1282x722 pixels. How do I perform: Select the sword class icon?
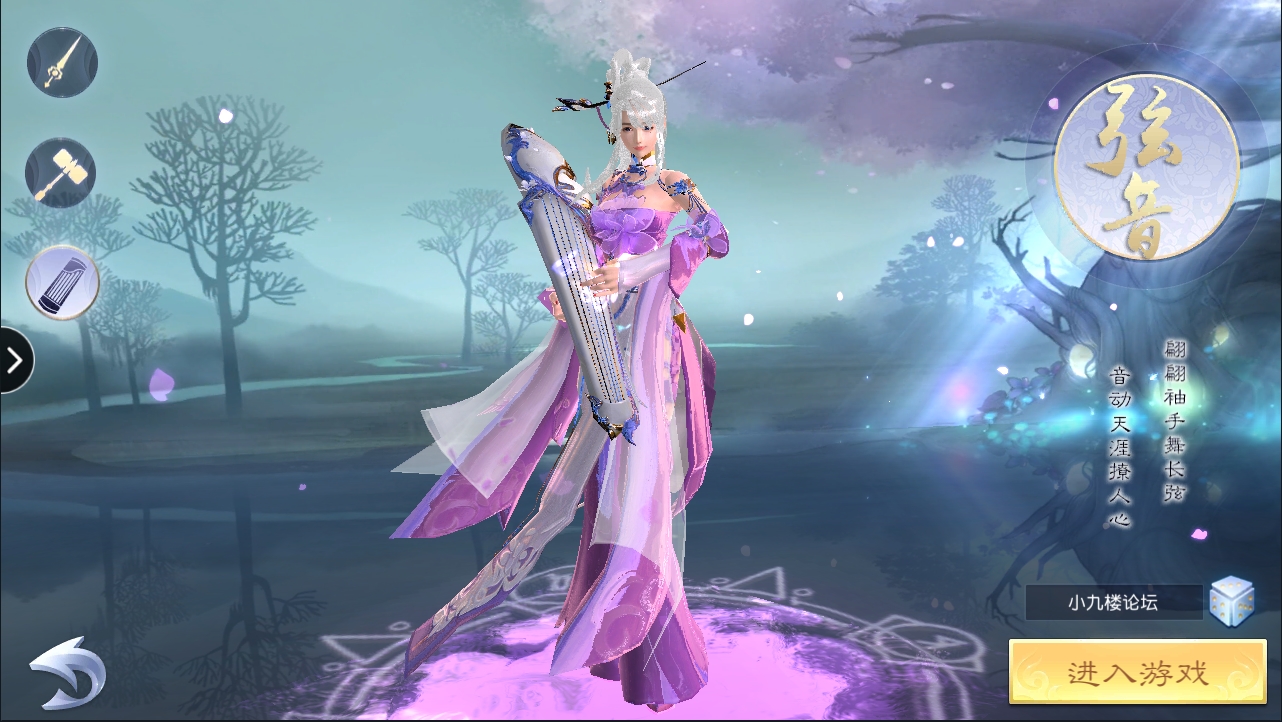point(62,62)
